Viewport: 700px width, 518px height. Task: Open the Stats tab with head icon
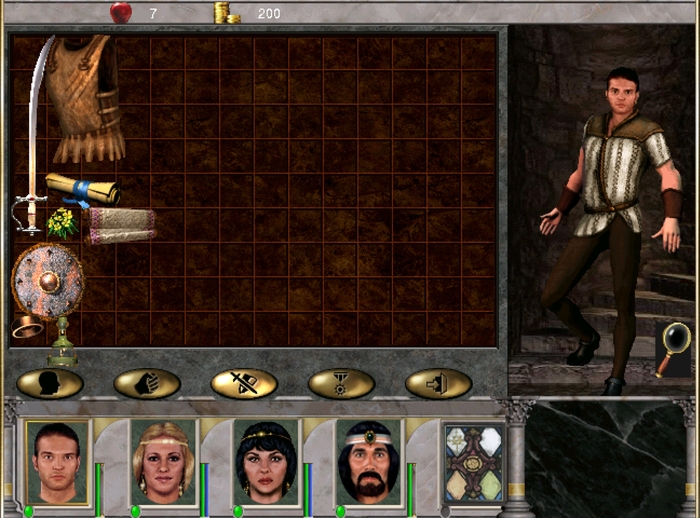coord(50,383)
